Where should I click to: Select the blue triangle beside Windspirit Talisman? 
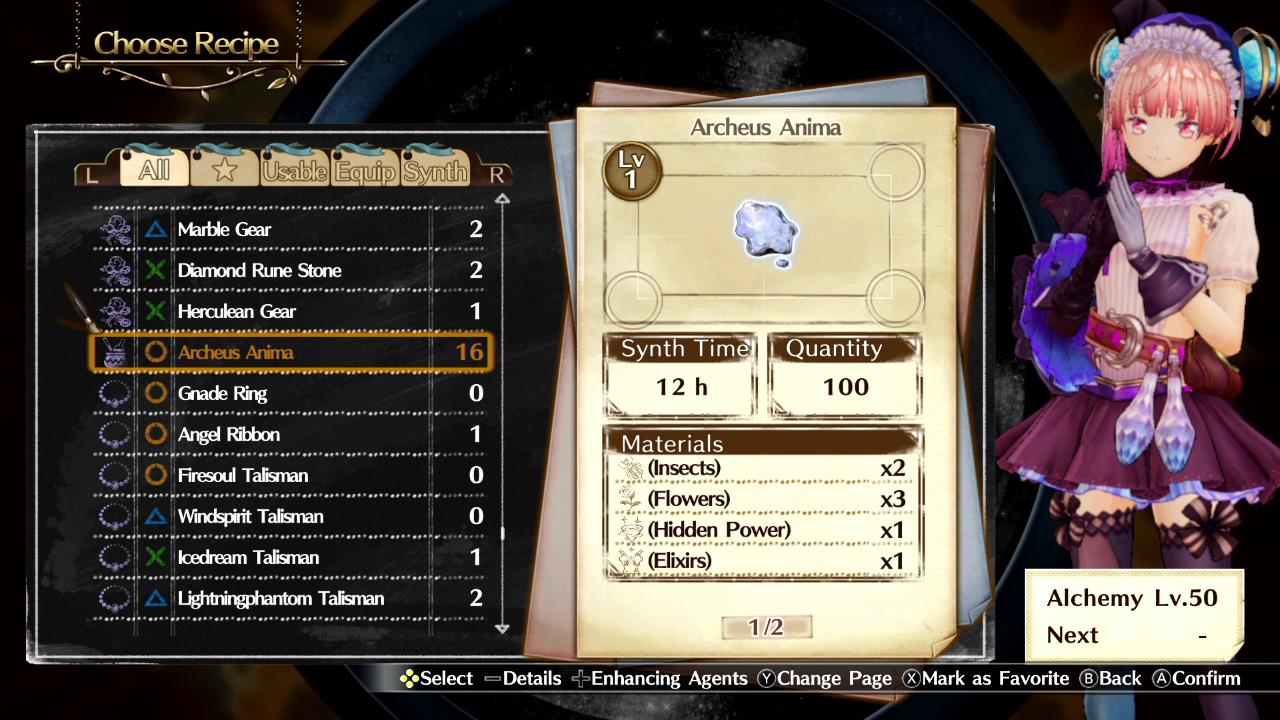tap(157, 516)
